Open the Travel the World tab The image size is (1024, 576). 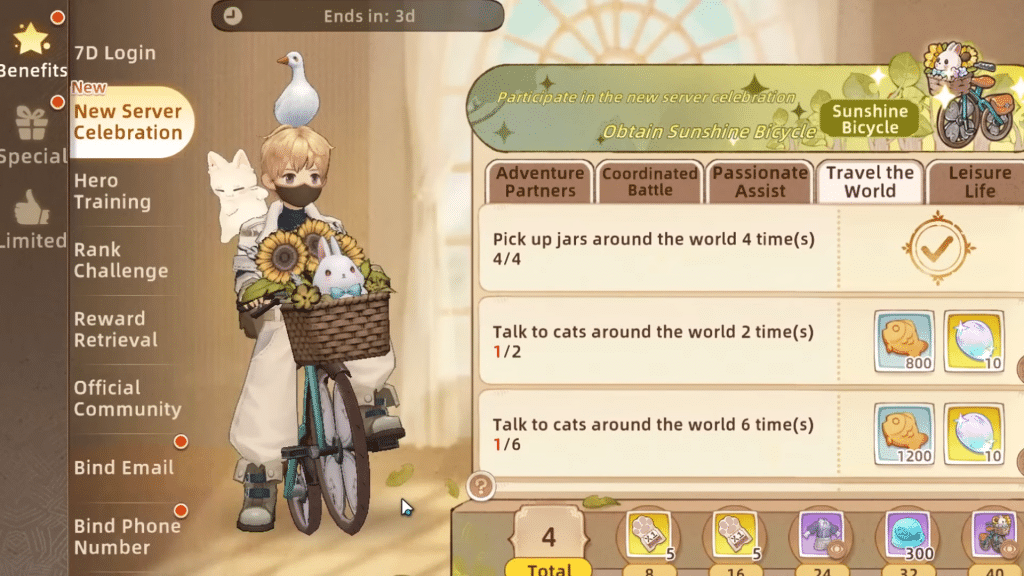coord(870,182)
